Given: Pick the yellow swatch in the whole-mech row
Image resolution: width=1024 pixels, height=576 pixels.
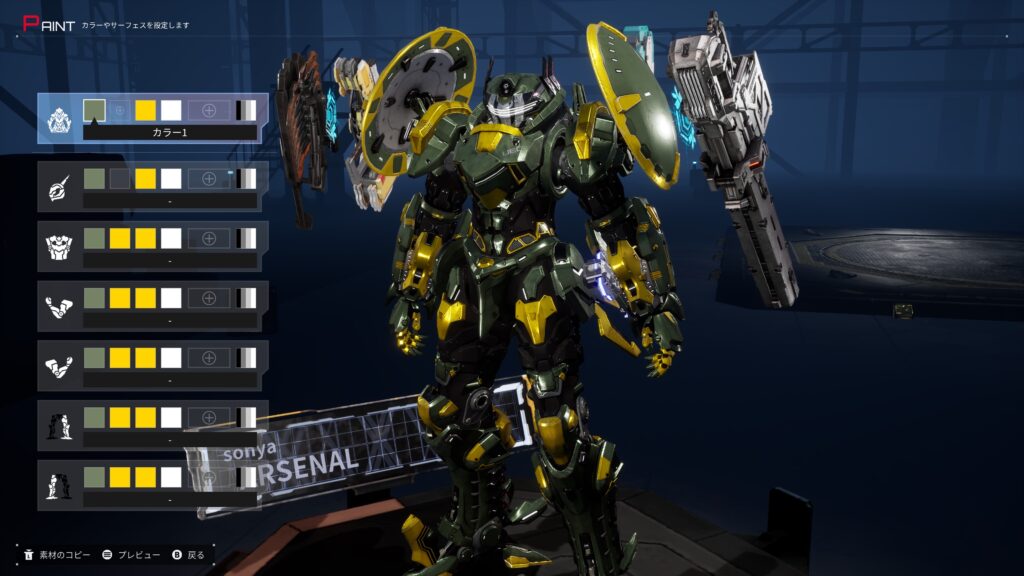Looking at the screenshot, I should (x=145, y=109).
